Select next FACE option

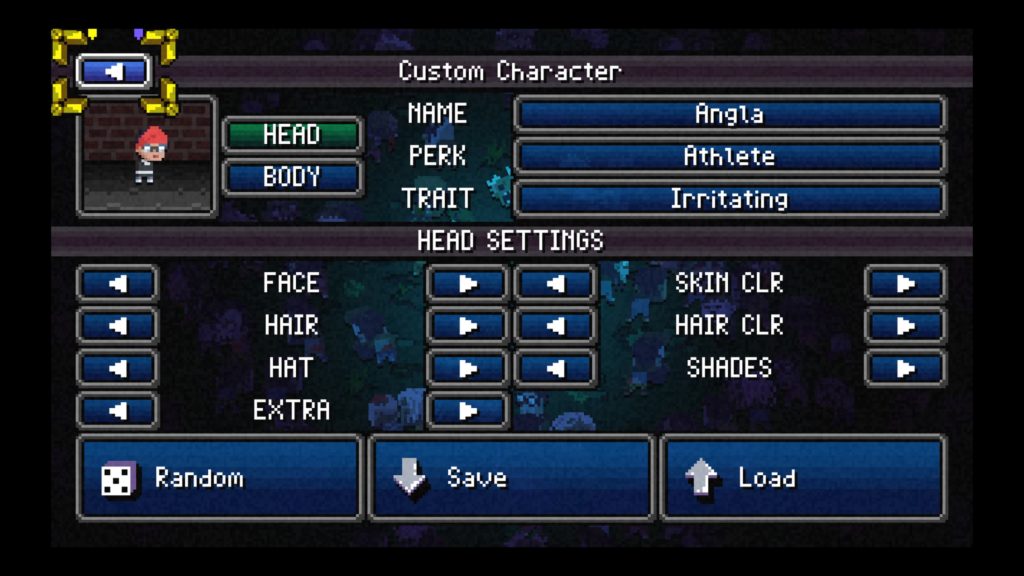[467, 284]
